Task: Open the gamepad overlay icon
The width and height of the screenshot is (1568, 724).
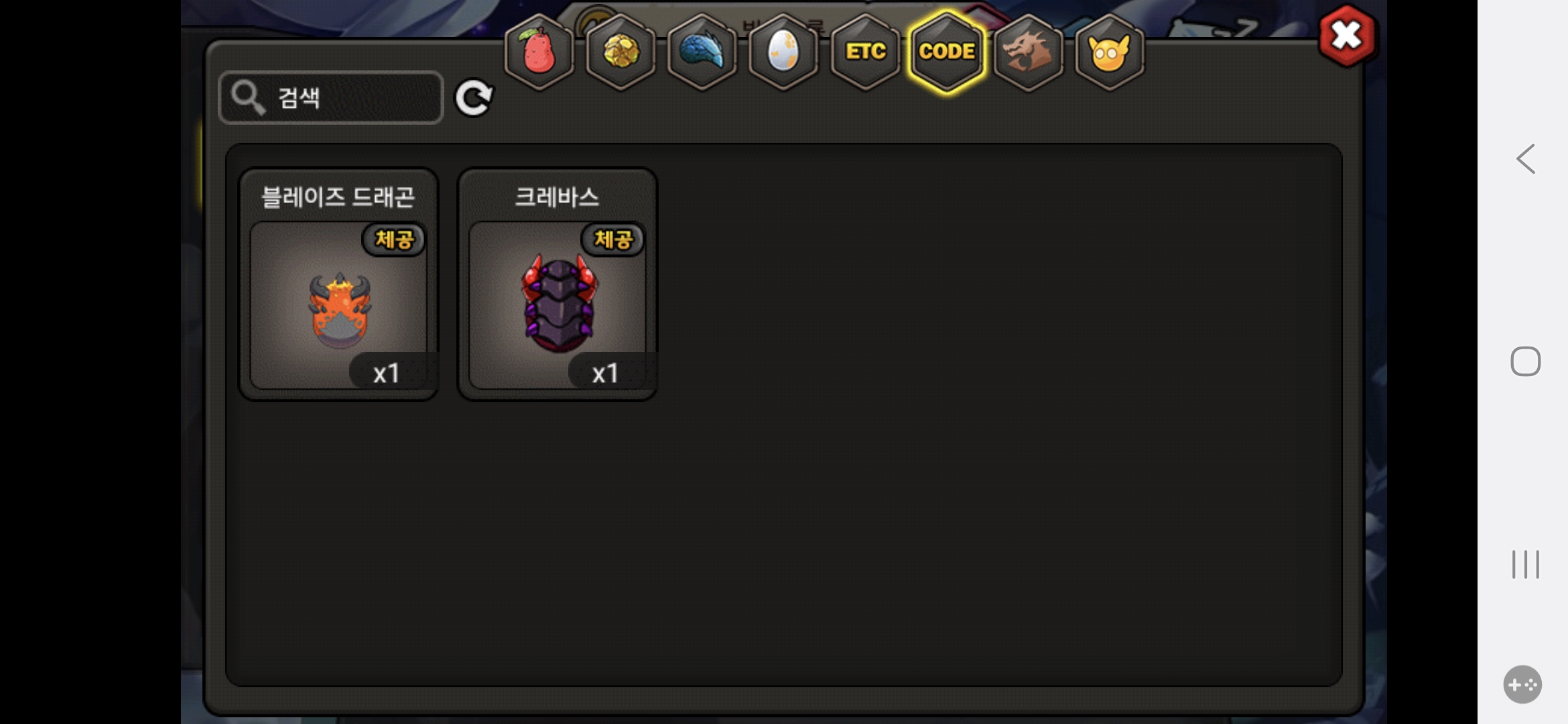Action: click(x=1522, y=684)
